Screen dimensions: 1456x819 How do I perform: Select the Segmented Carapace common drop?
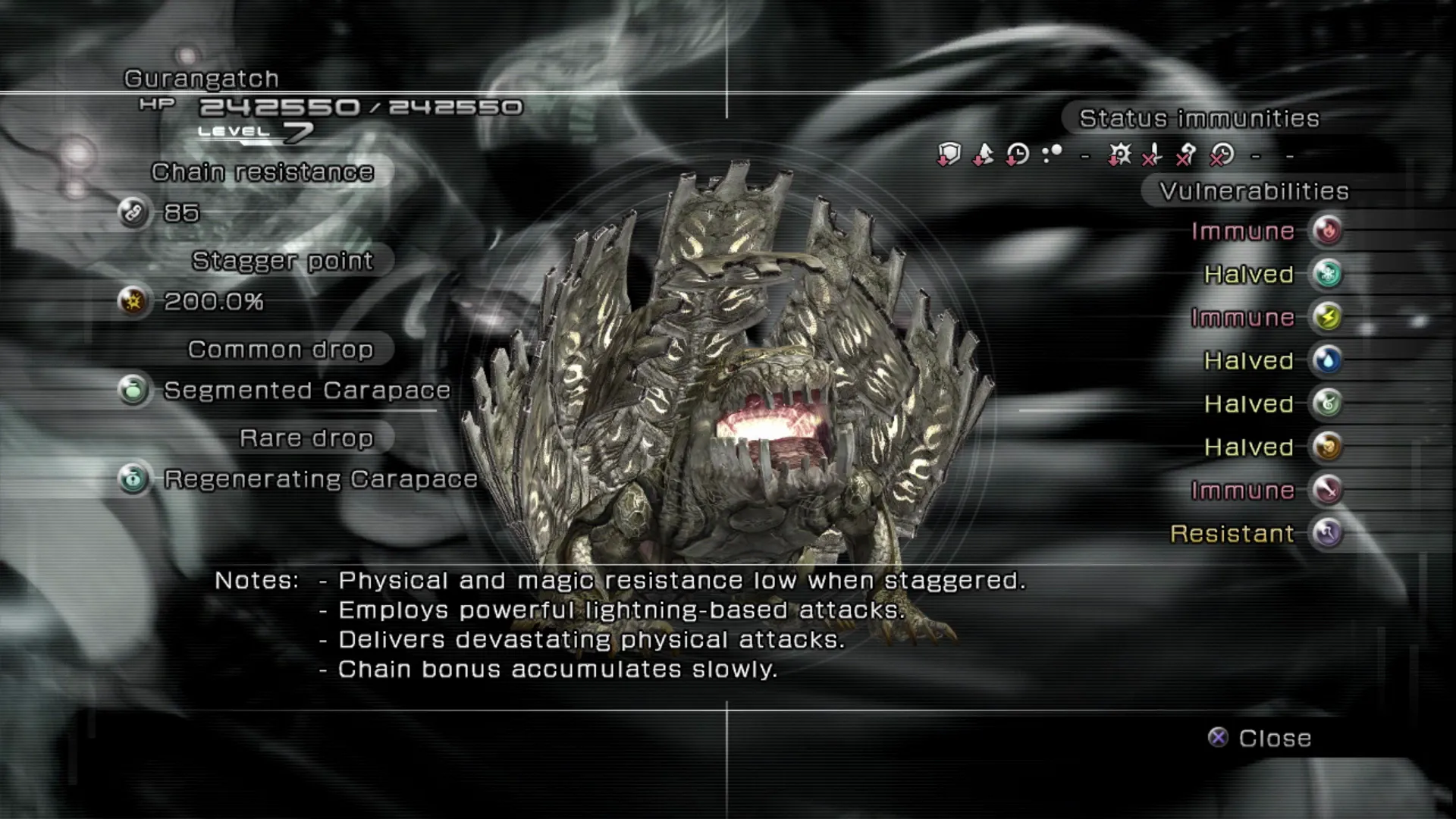[307, 391]
